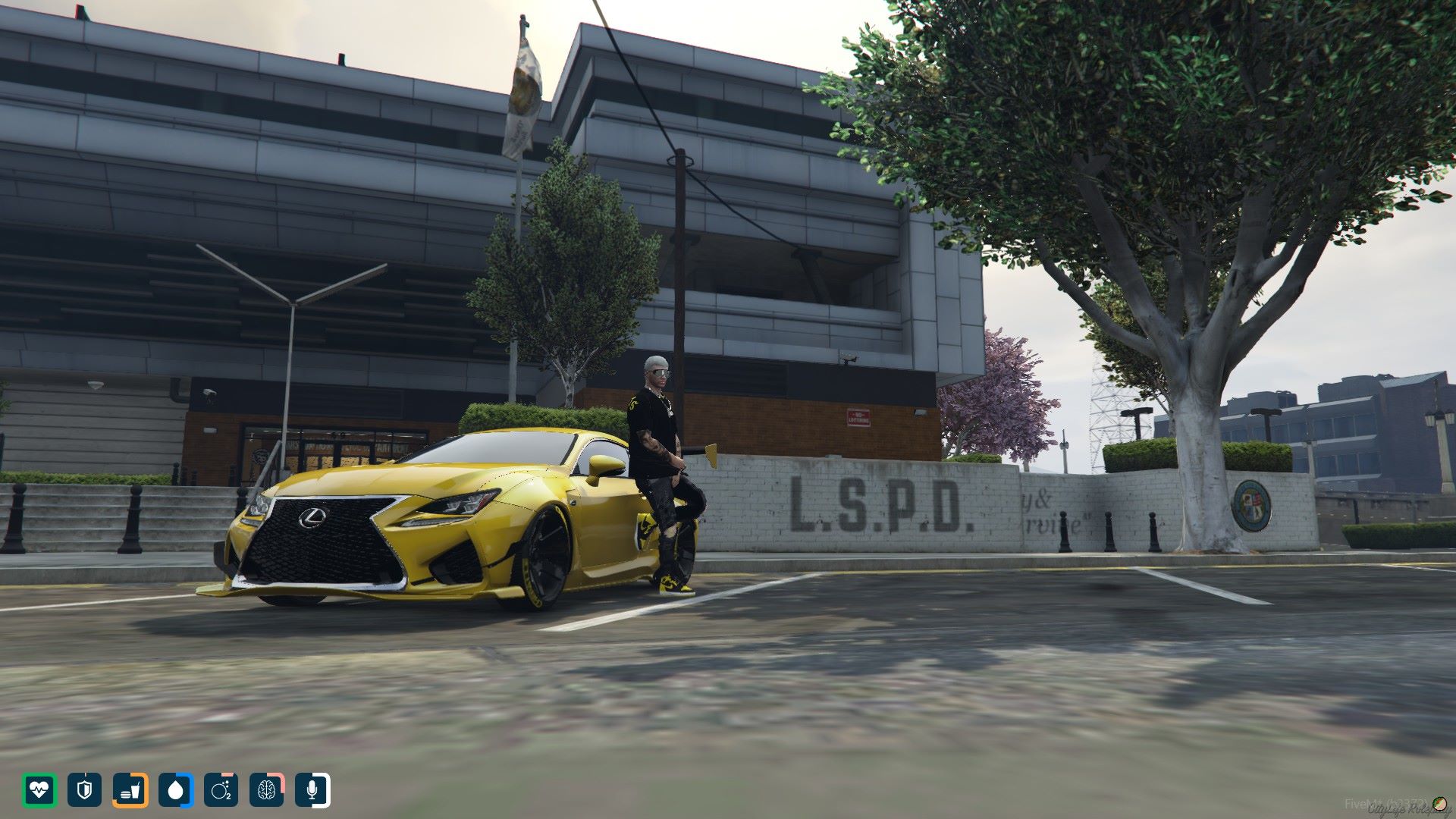1456x819 pixels.
Task: Toggle the microphone voice icon
Action: click(x=312, y=790)
